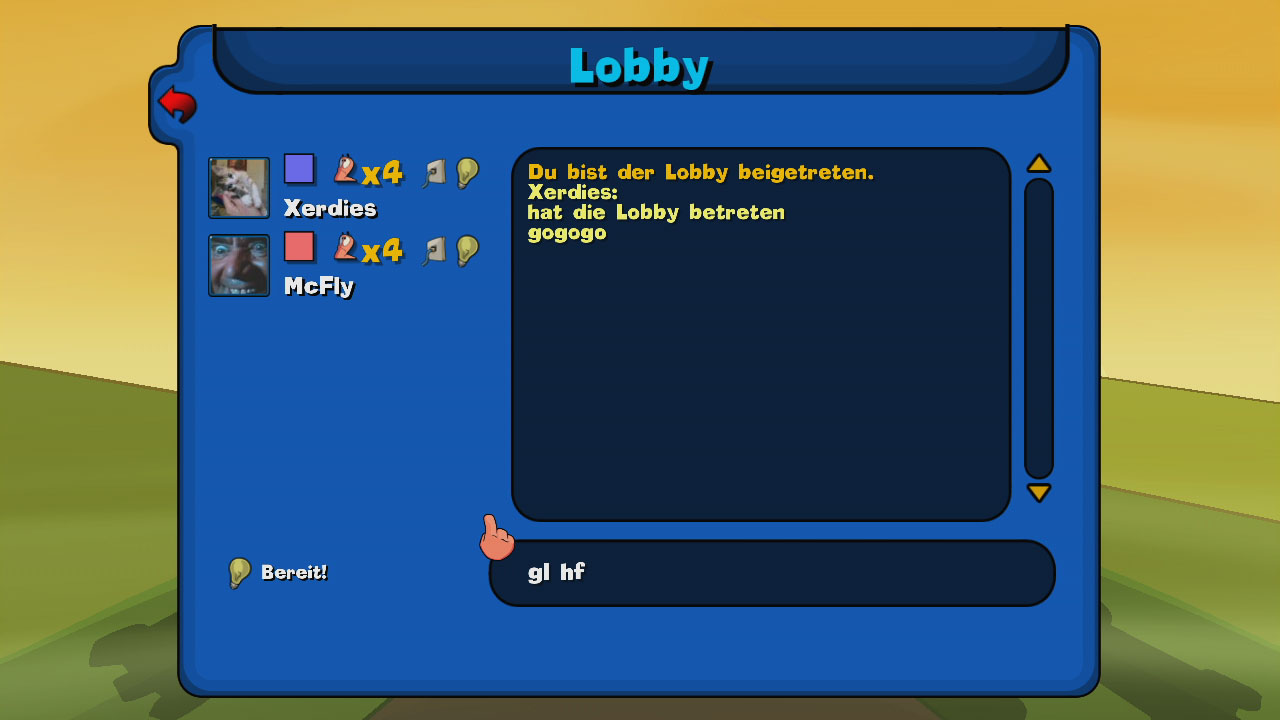Toggle McFly's ready lightbulb

coord(465,249)
